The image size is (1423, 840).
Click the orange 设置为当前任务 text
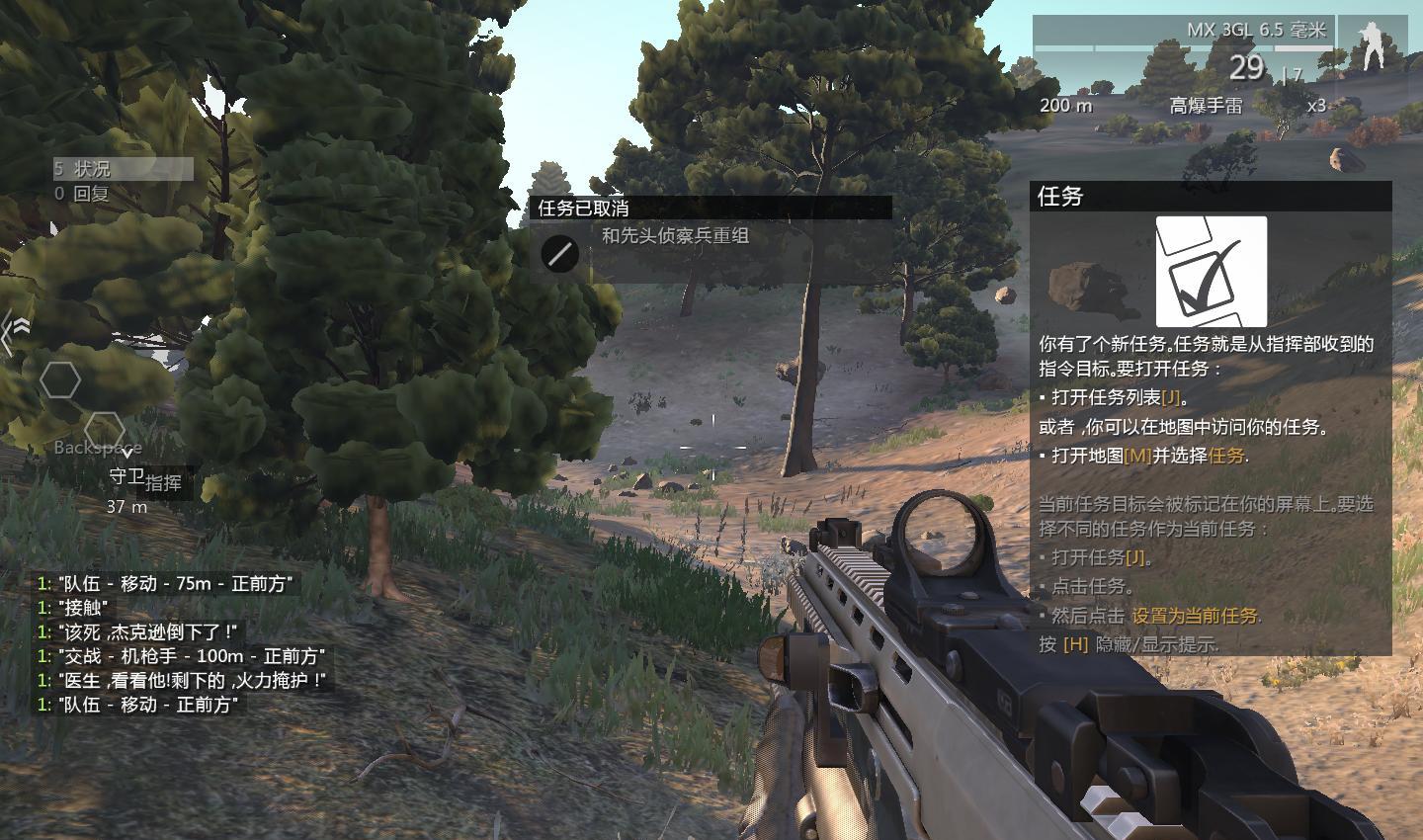point(1195,616)
